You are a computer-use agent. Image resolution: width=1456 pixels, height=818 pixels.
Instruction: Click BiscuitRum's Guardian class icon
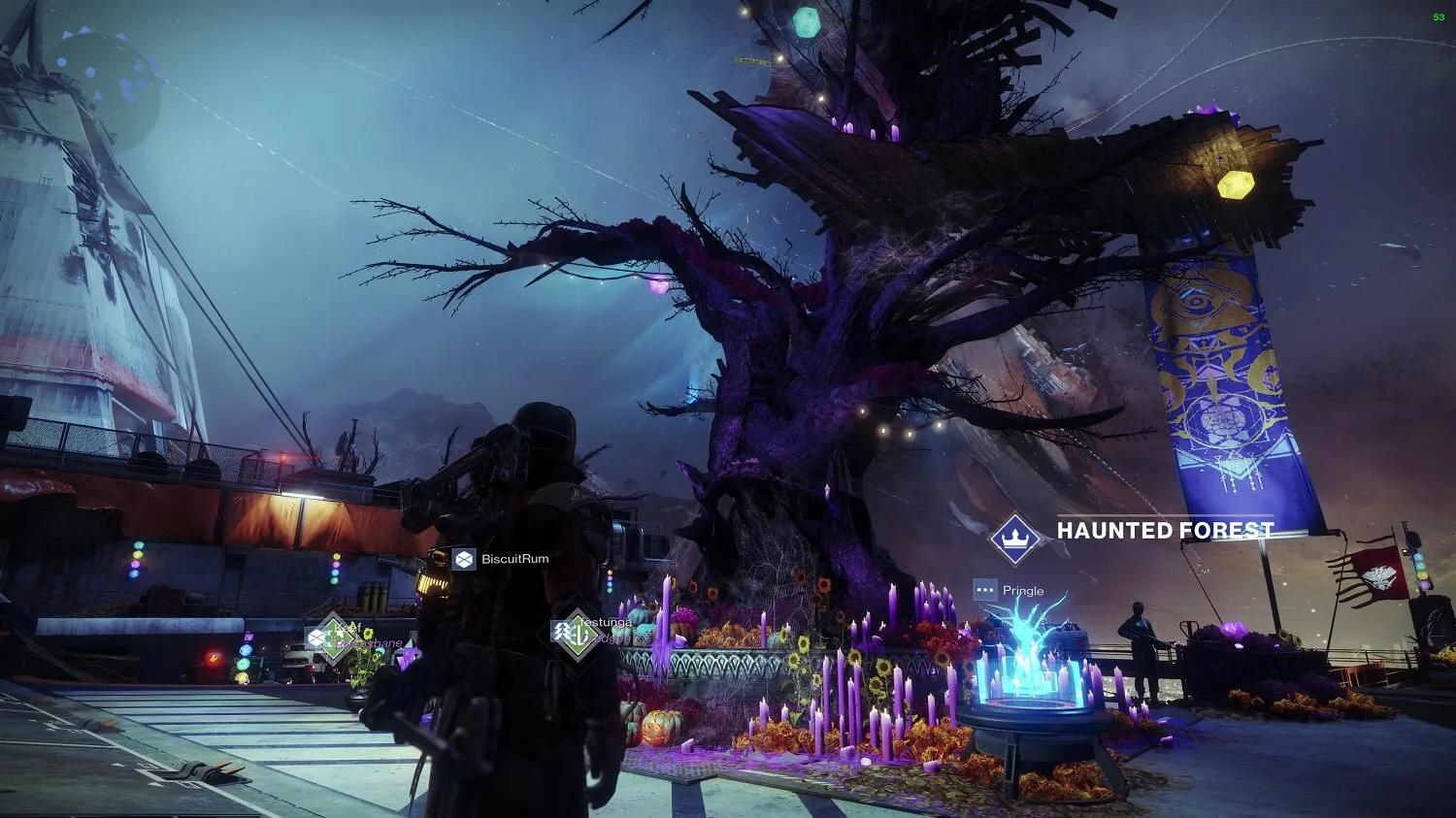[x=464, y=557]
